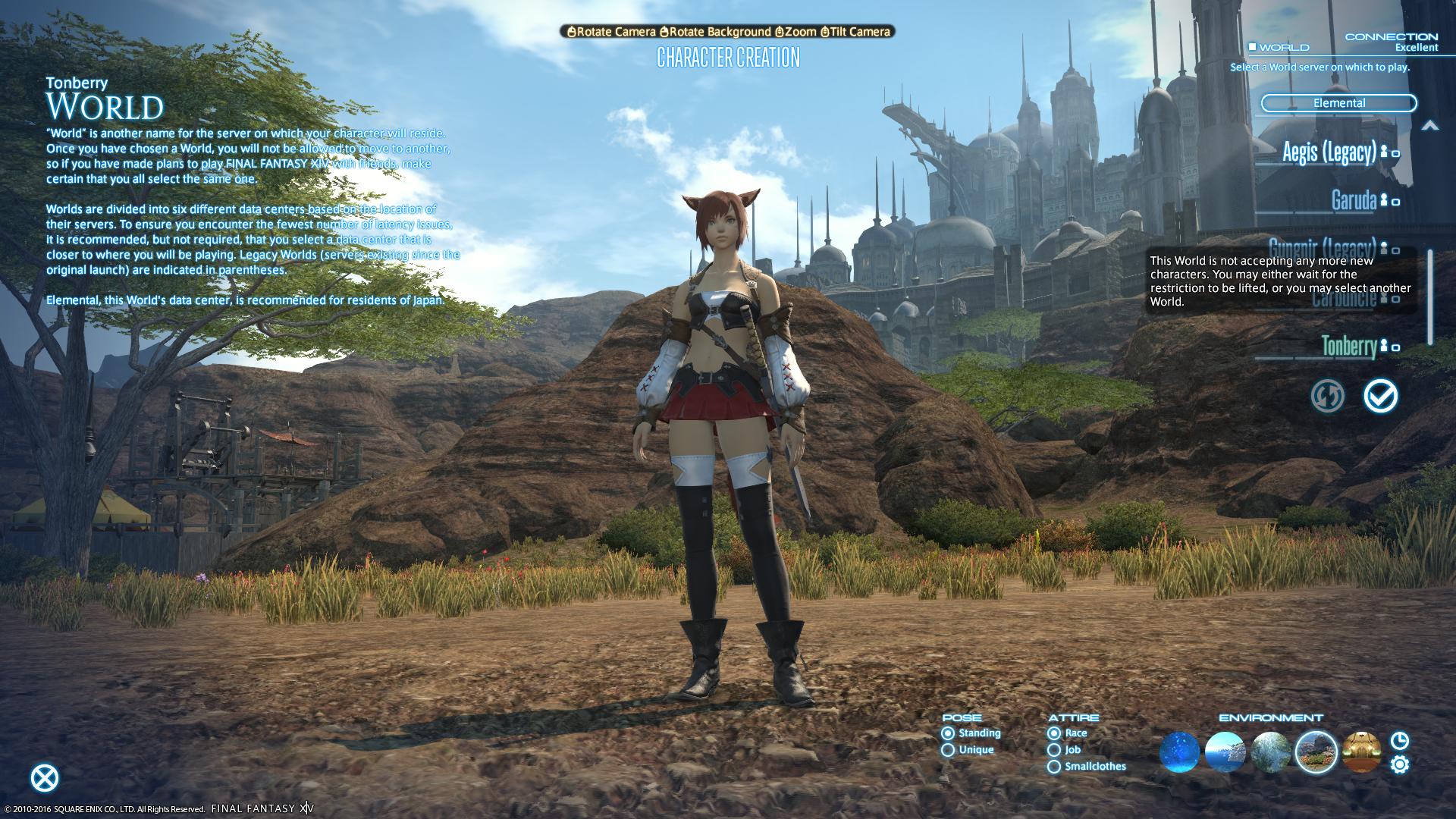
Task: Pick the Tonberry world entry
Action: tap(1349, 347)
